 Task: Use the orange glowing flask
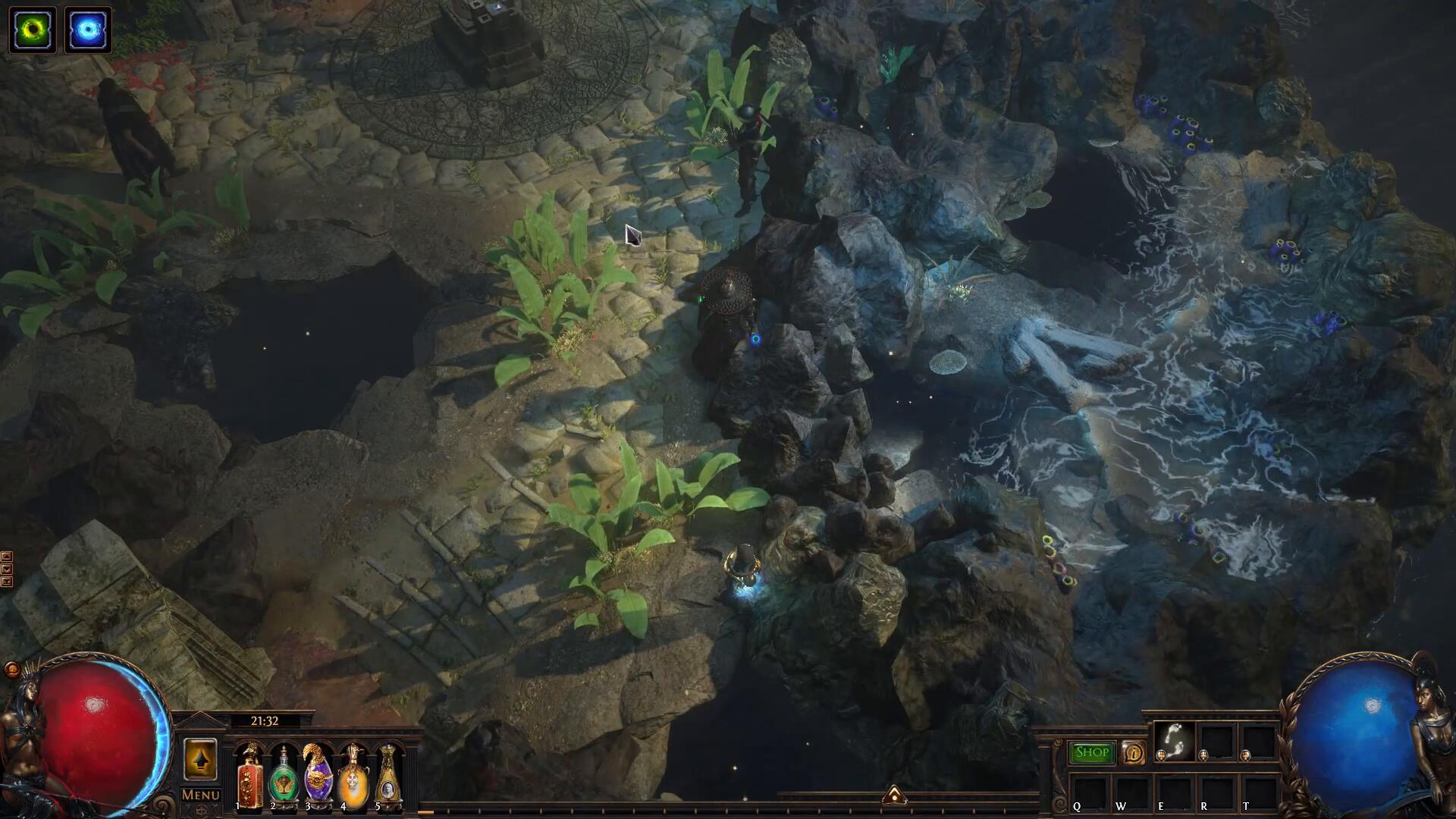(x=353, y=775)
